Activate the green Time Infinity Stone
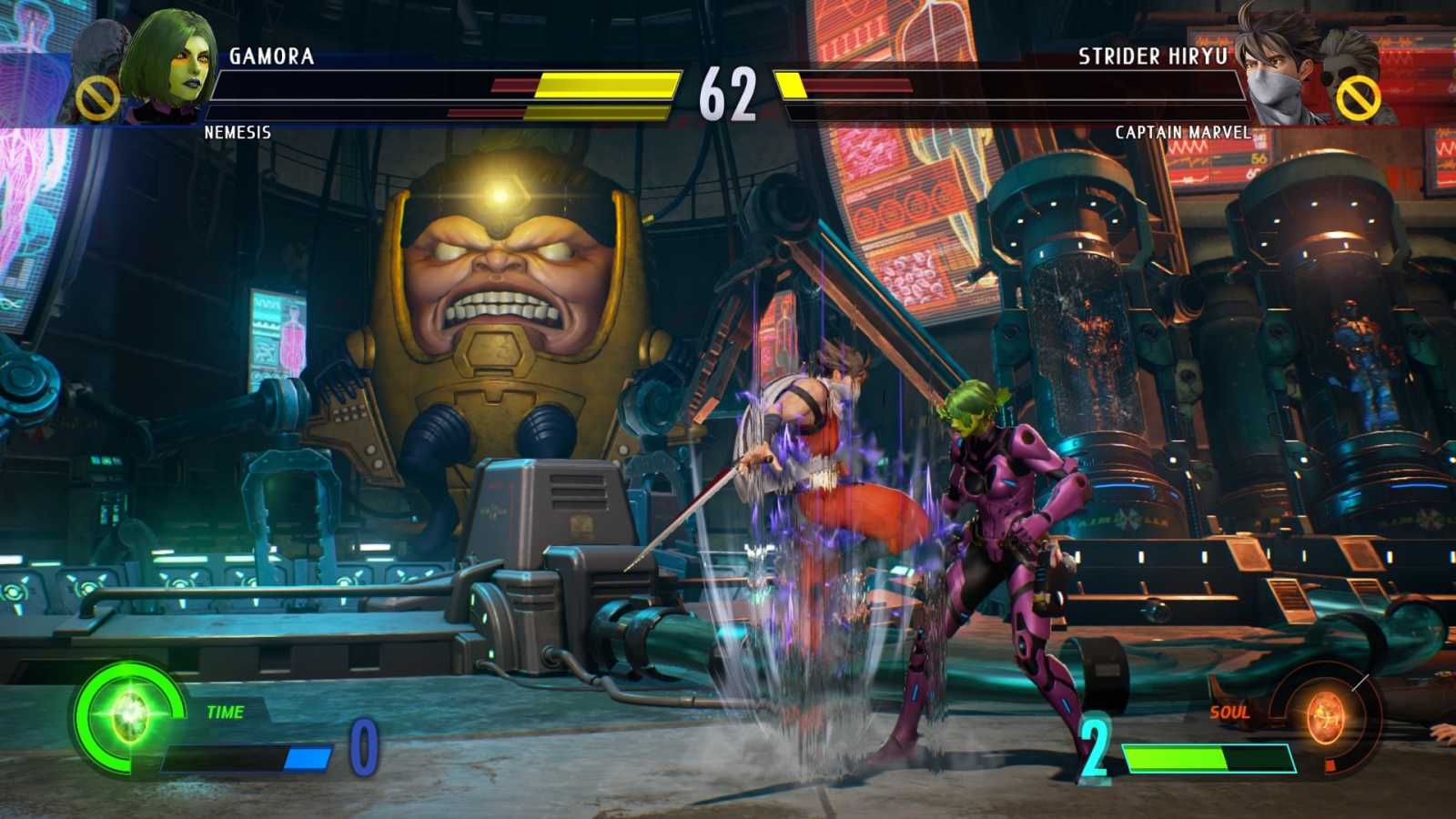The height and width of the screenshot is (819, 1456). 129,715
